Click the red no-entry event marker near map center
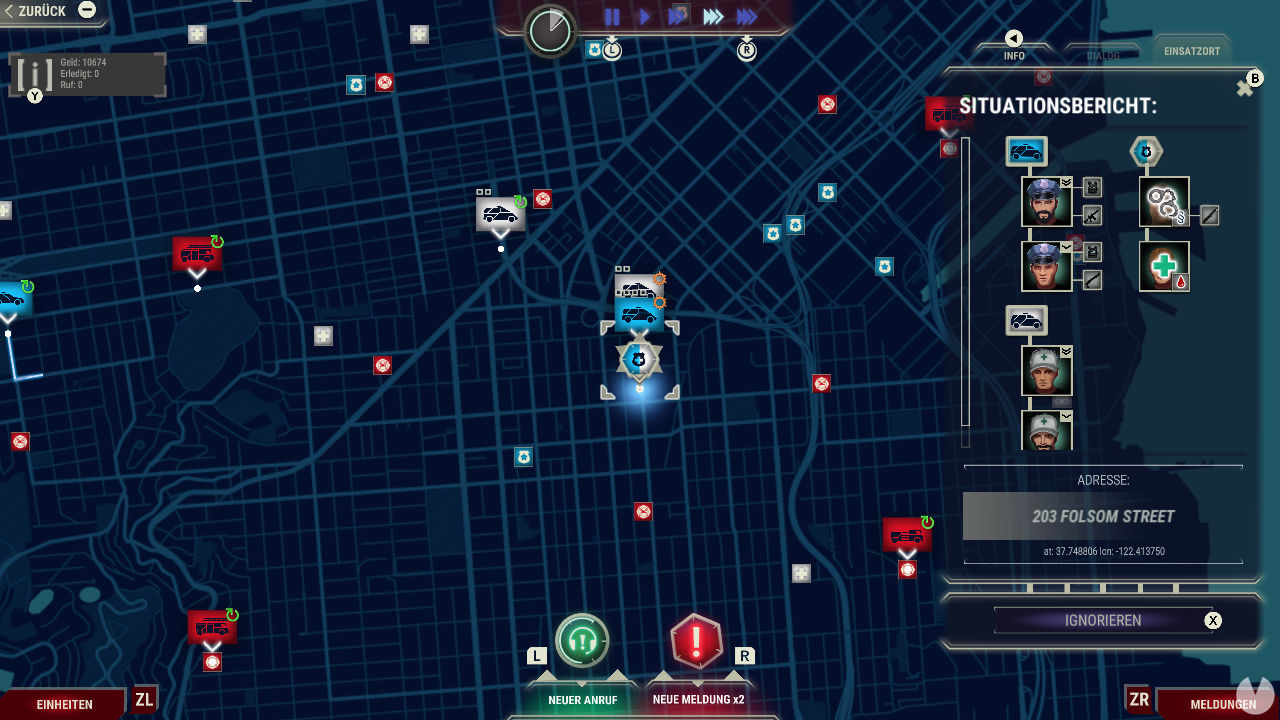This screenshot has height=720, width=1280. tap(642, 511)
